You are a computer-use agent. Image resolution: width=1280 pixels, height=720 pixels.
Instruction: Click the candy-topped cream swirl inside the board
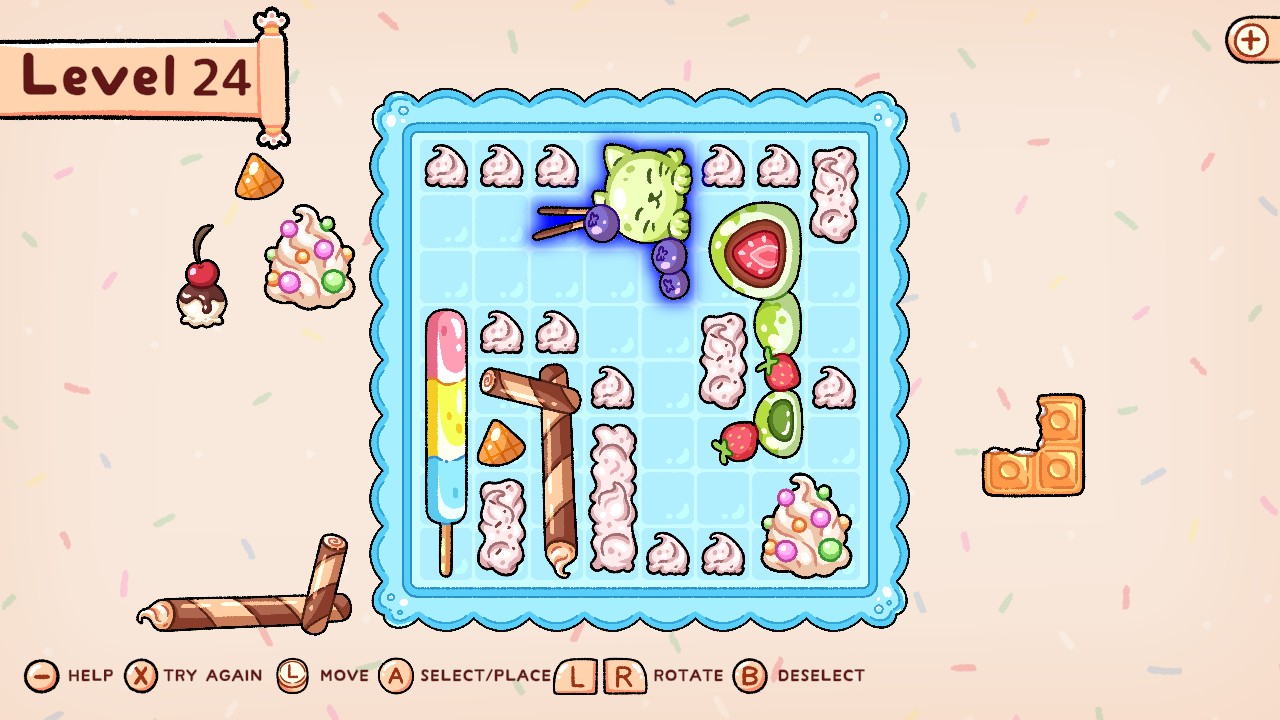[x=805, y=520]
